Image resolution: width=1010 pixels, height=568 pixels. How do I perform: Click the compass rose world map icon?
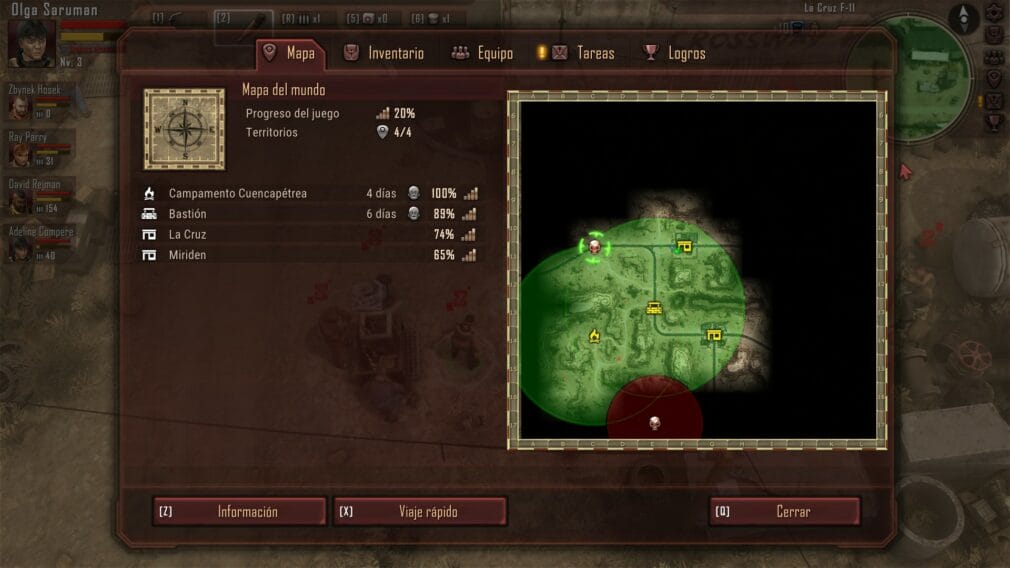pos(184,129)
